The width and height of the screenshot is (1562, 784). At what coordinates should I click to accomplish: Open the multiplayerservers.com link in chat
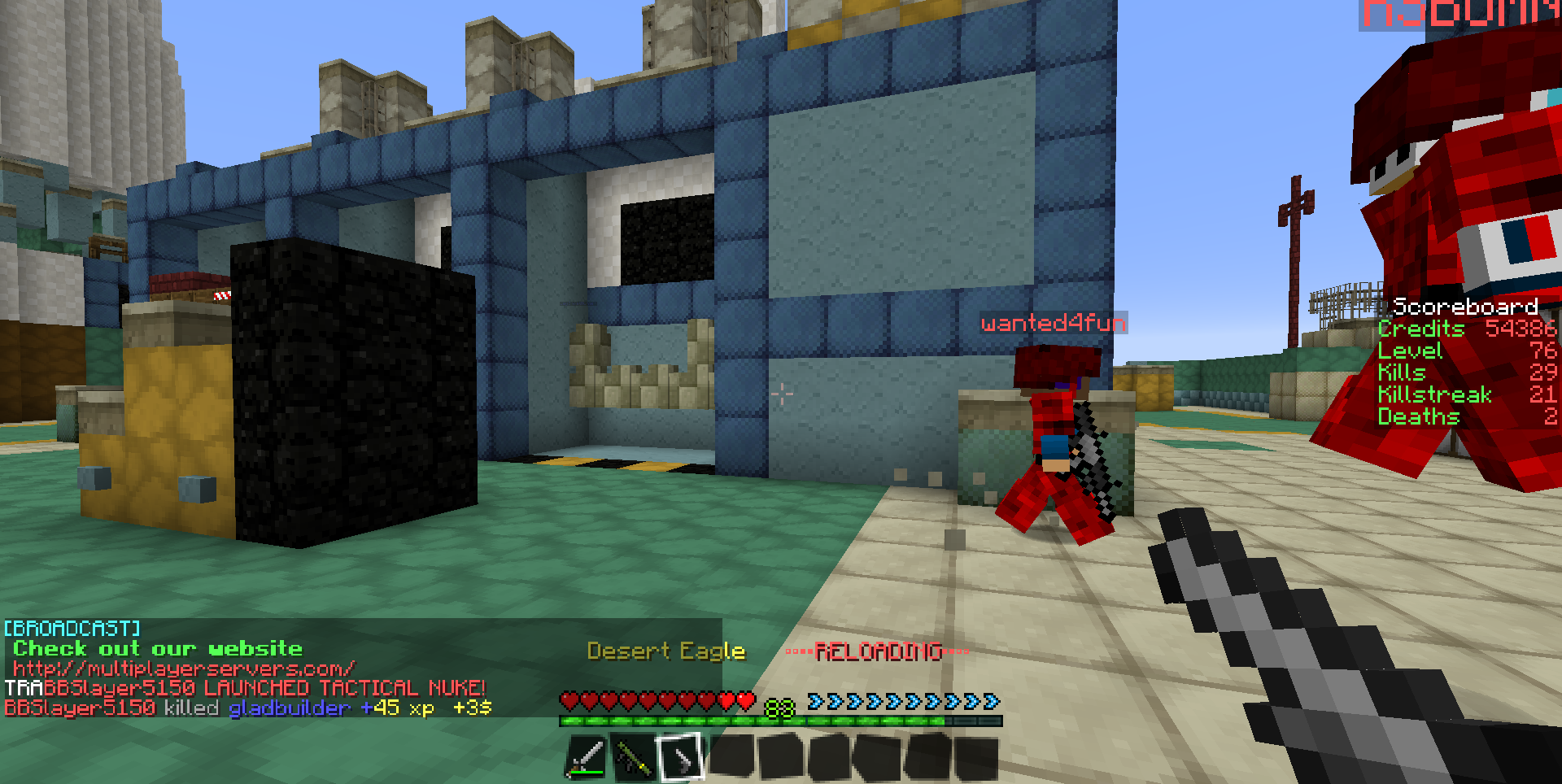coord(184,669)
